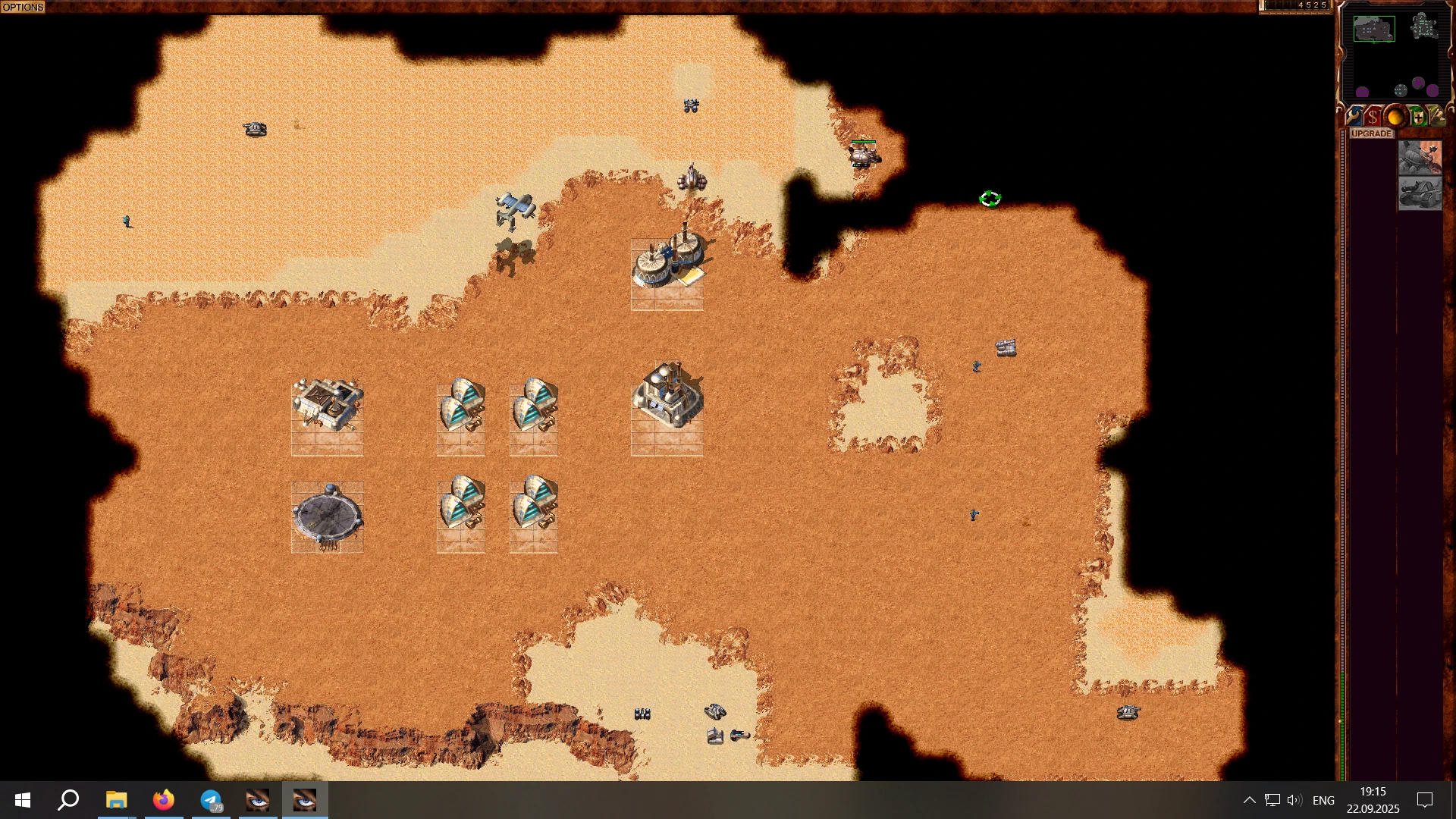
Task: Open Telegram from the taskbar
Action: coord(211,800)
